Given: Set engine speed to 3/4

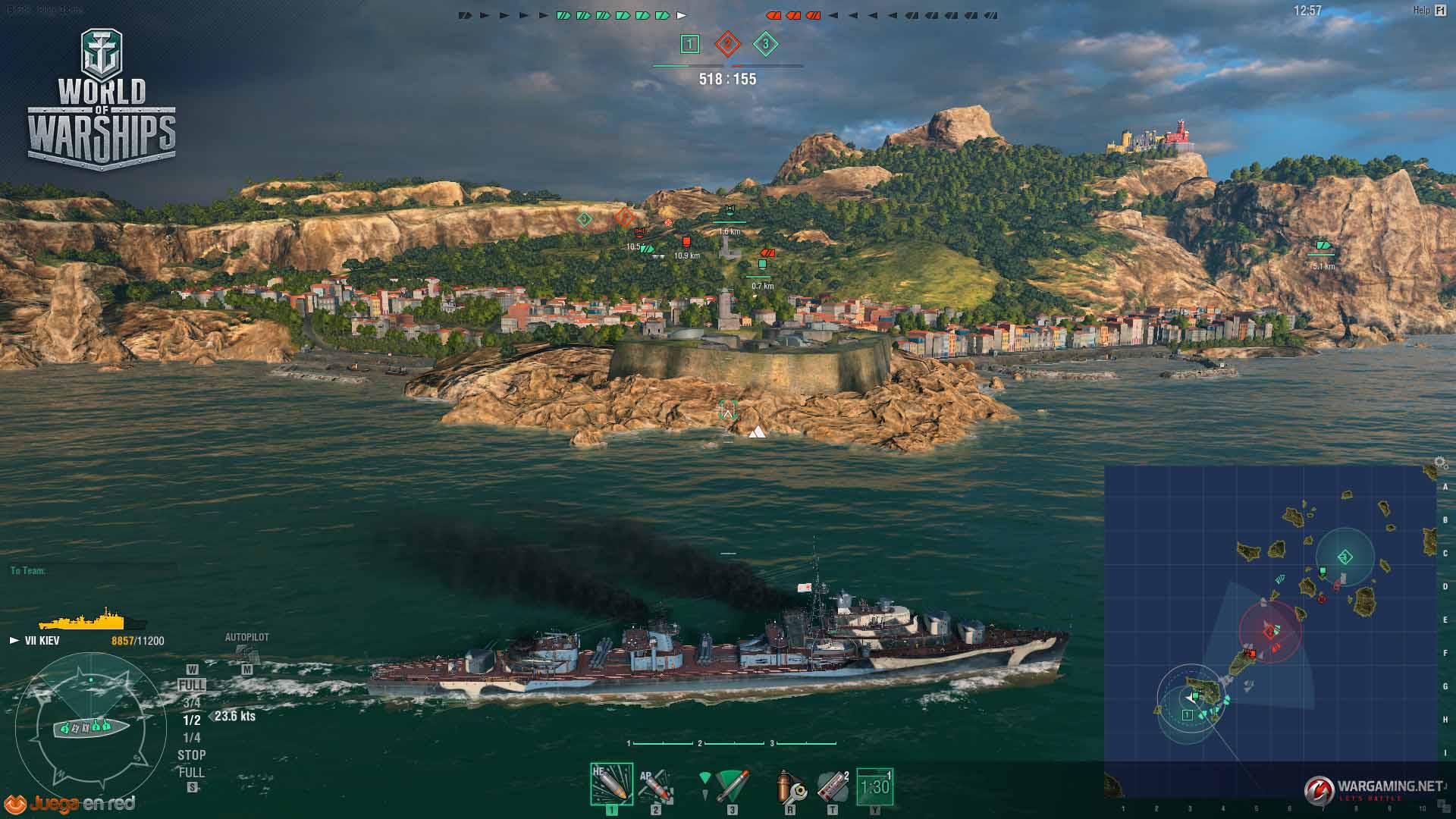Looking at the screenshot, I should [191, 703].
